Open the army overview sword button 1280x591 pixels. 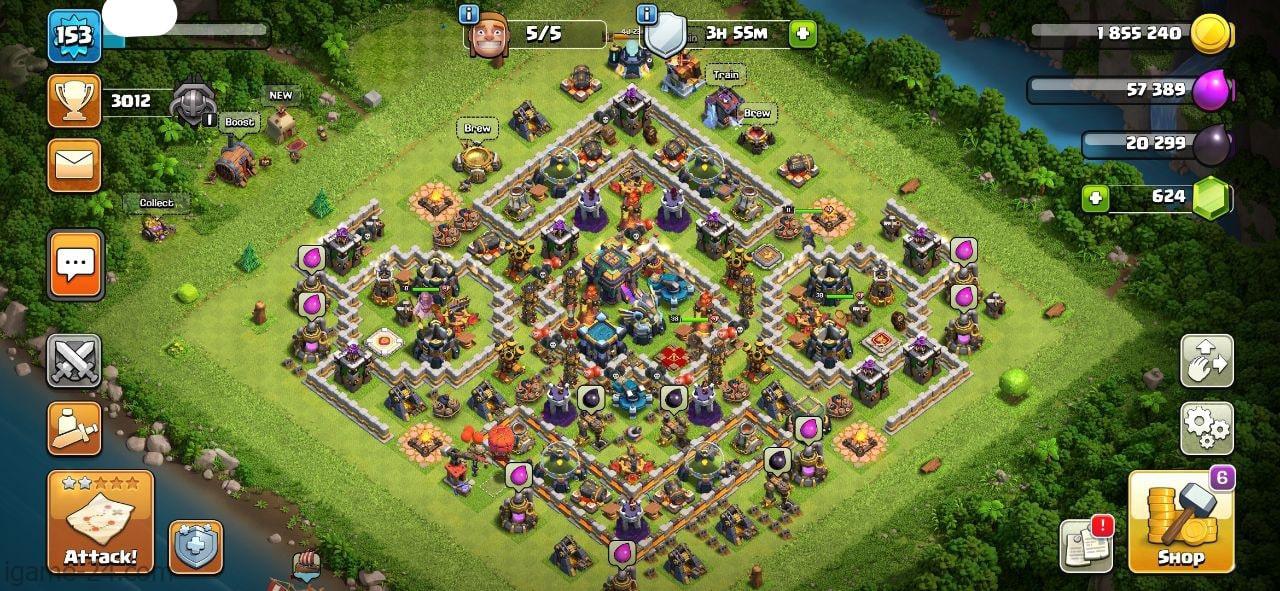74,428
